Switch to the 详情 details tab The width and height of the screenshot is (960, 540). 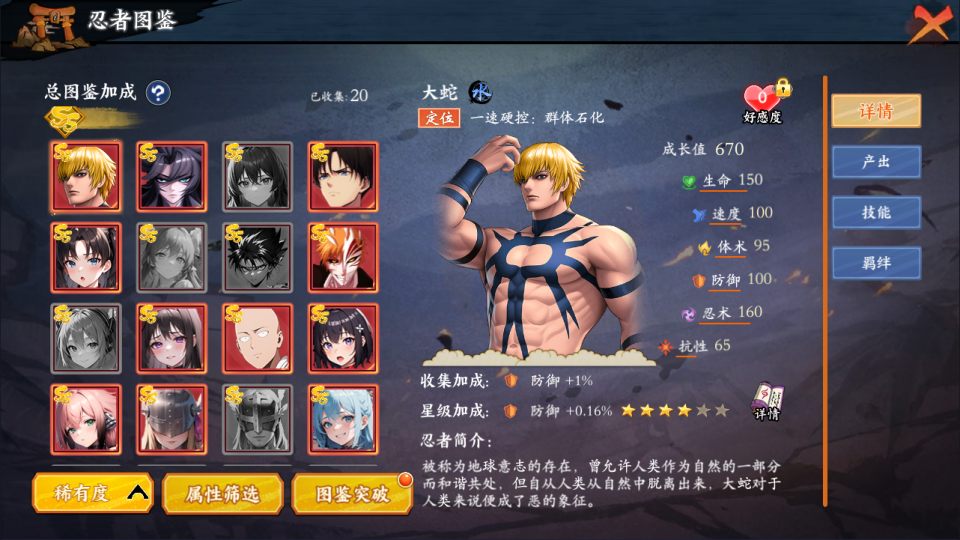tap(876, 111)
